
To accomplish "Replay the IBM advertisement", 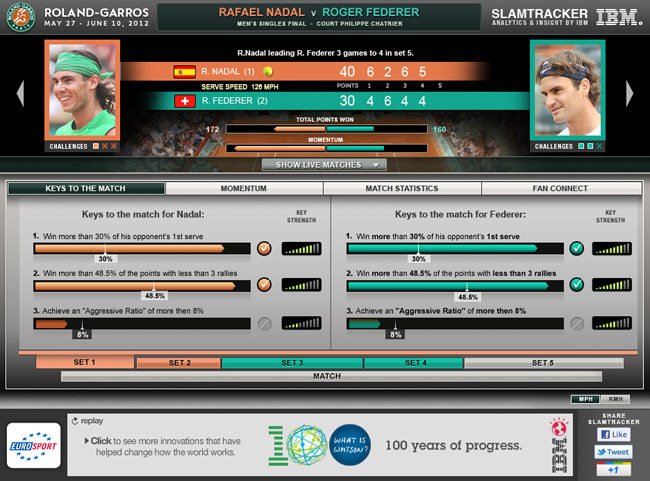I will tap(90, 421).
